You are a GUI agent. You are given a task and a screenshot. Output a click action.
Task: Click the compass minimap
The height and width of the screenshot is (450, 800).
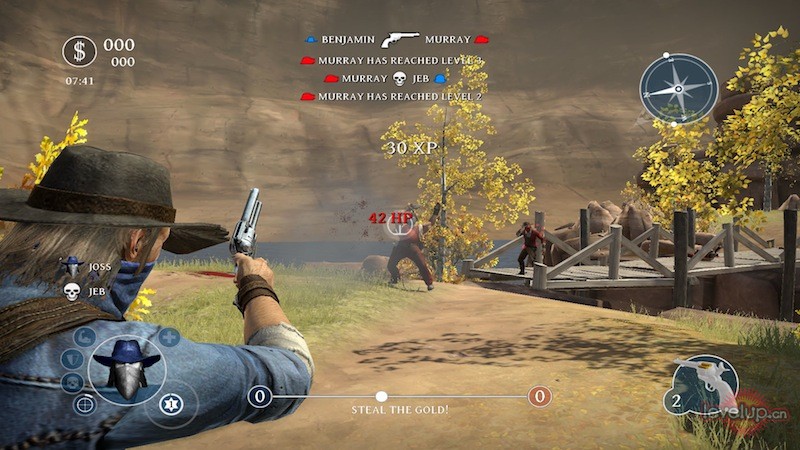[x=679, y=88]
